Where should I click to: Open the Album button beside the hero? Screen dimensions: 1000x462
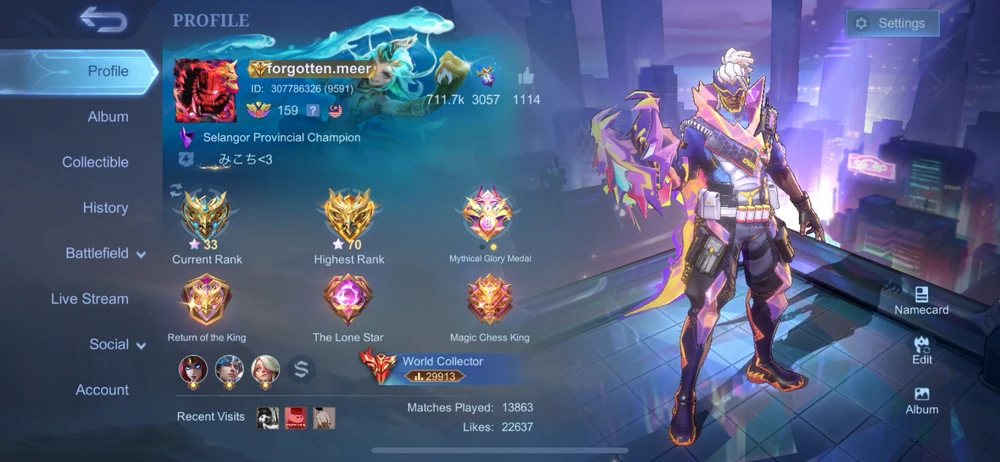coord(921,400)
